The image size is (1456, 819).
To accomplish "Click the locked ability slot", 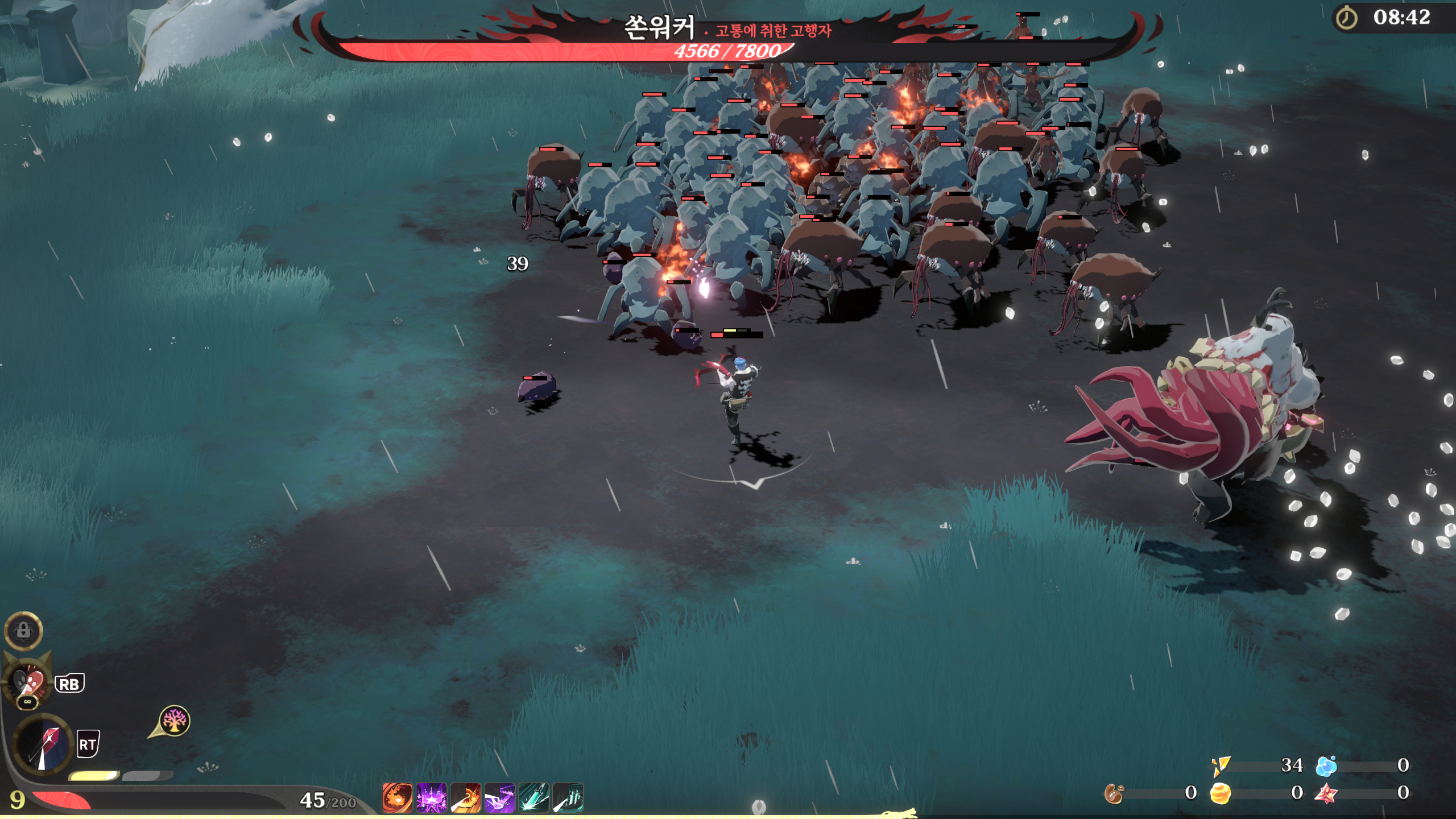I will pyautogui.click(x=23, y=630).
